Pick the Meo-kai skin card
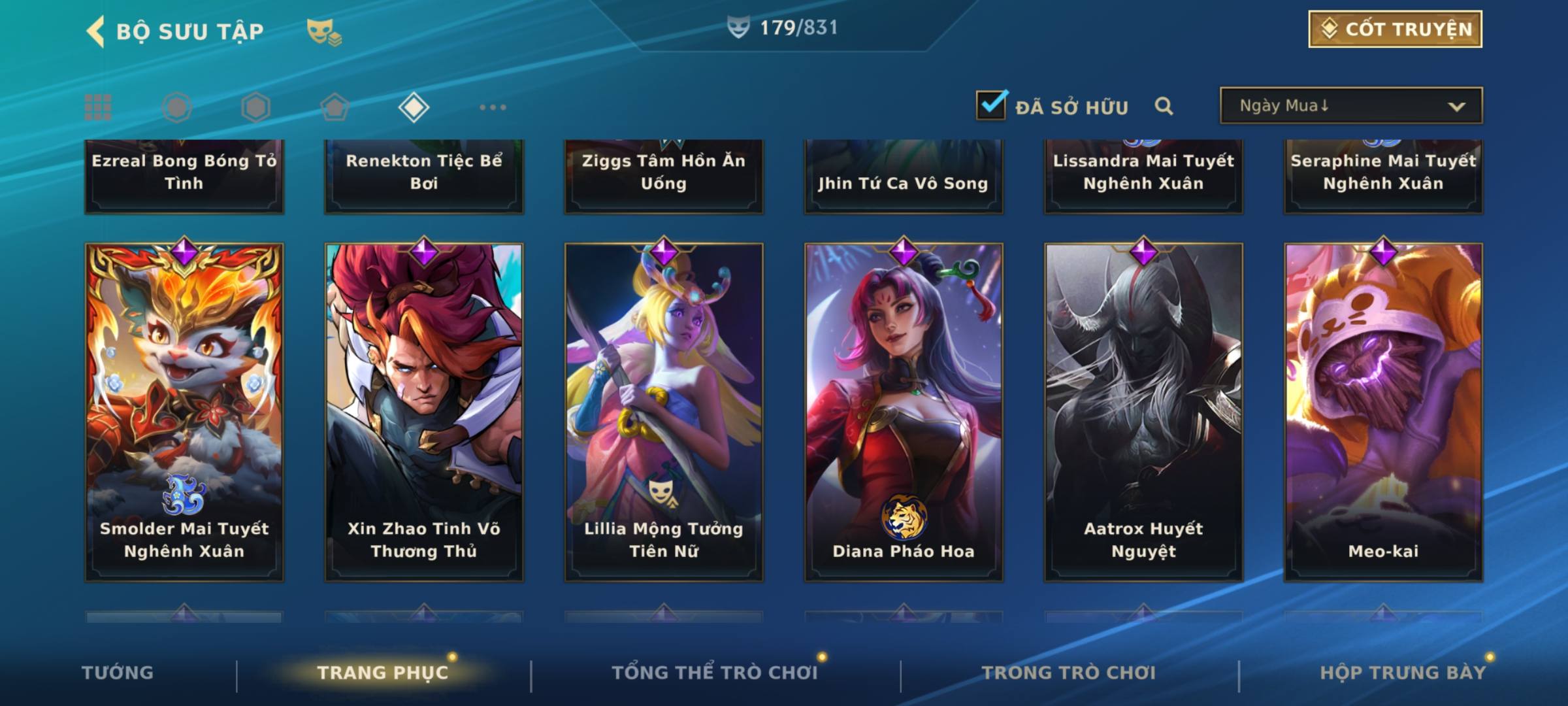This screenshot has width=1568, height=706. pyautogui.click(x=1383, y=412)
